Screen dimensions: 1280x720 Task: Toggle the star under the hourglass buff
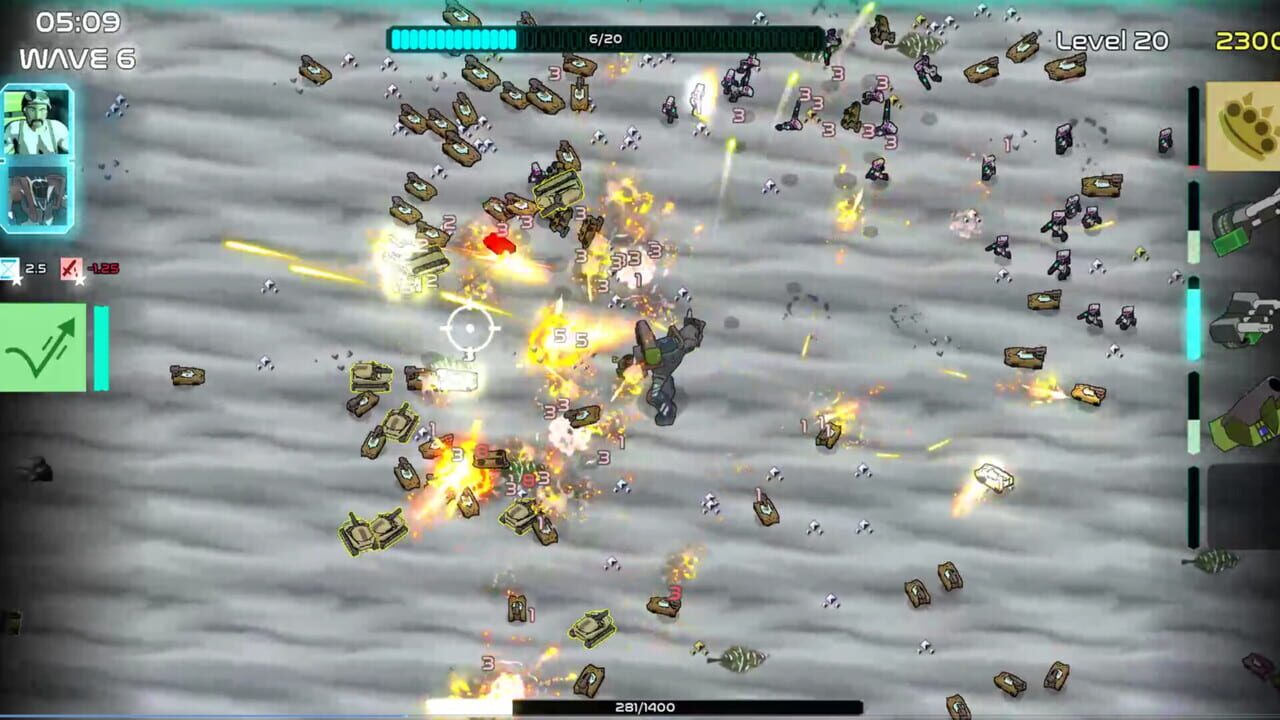tap(17, 282)
